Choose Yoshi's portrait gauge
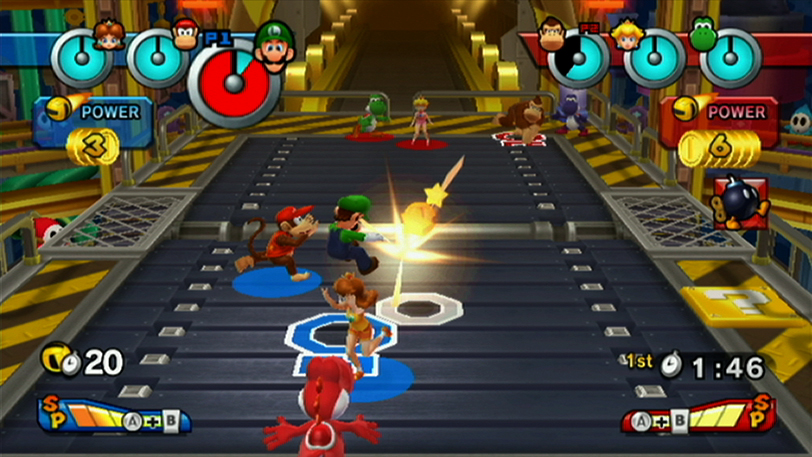This screenshot has height=457, width=812. coord(730,57)
